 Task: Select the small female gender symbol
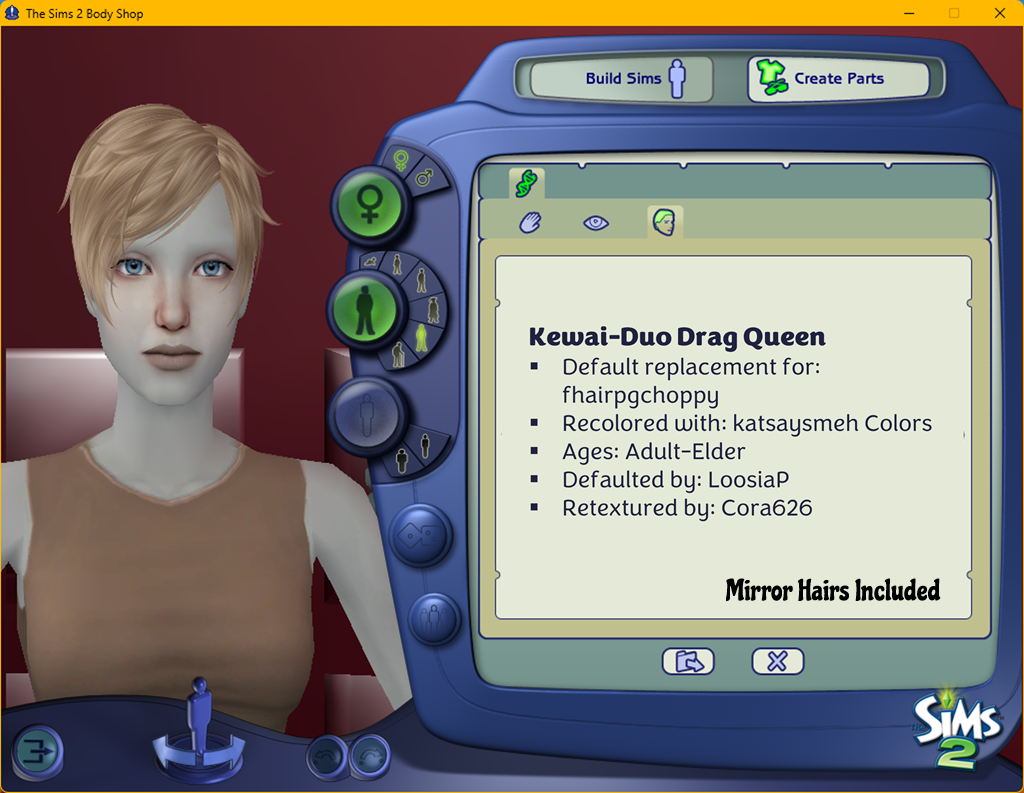pos(400,161)
